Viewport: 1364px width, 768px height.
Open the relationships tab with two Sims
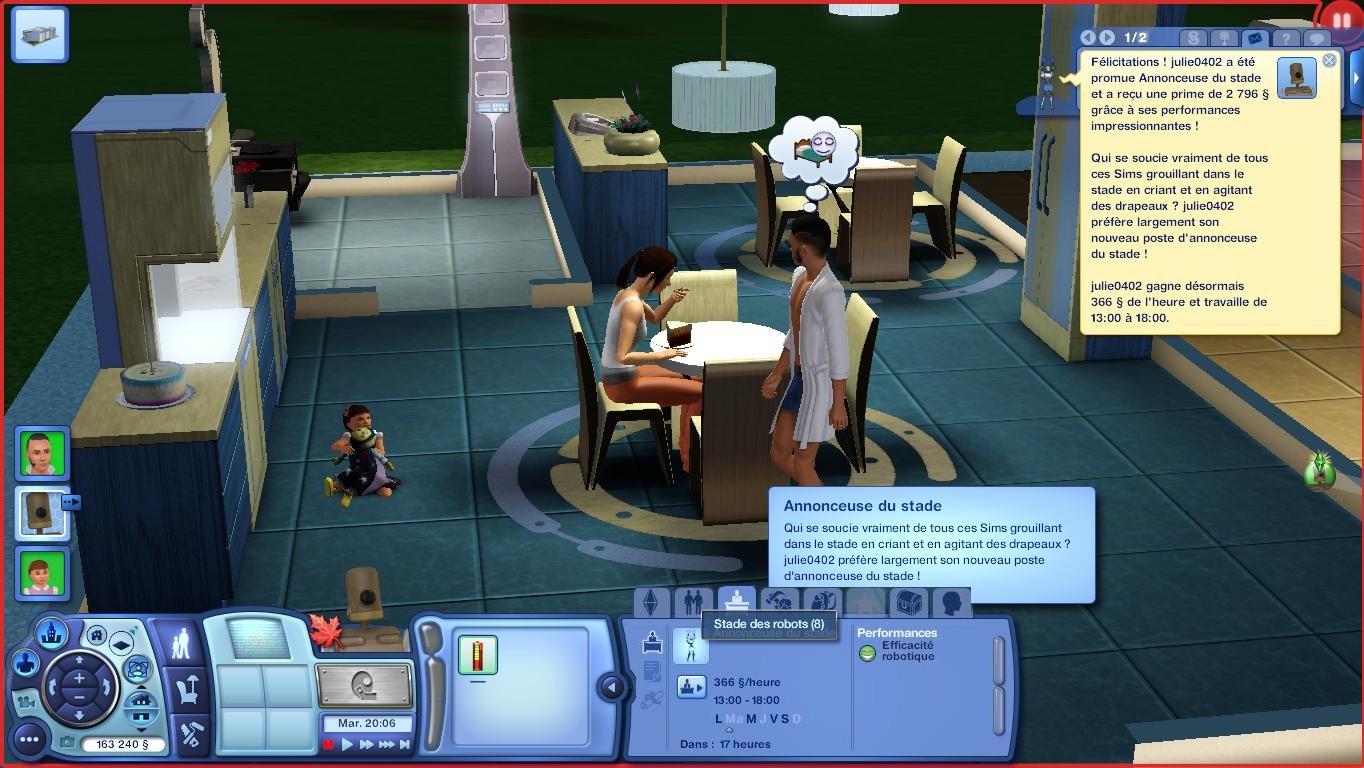coord(692,602)
